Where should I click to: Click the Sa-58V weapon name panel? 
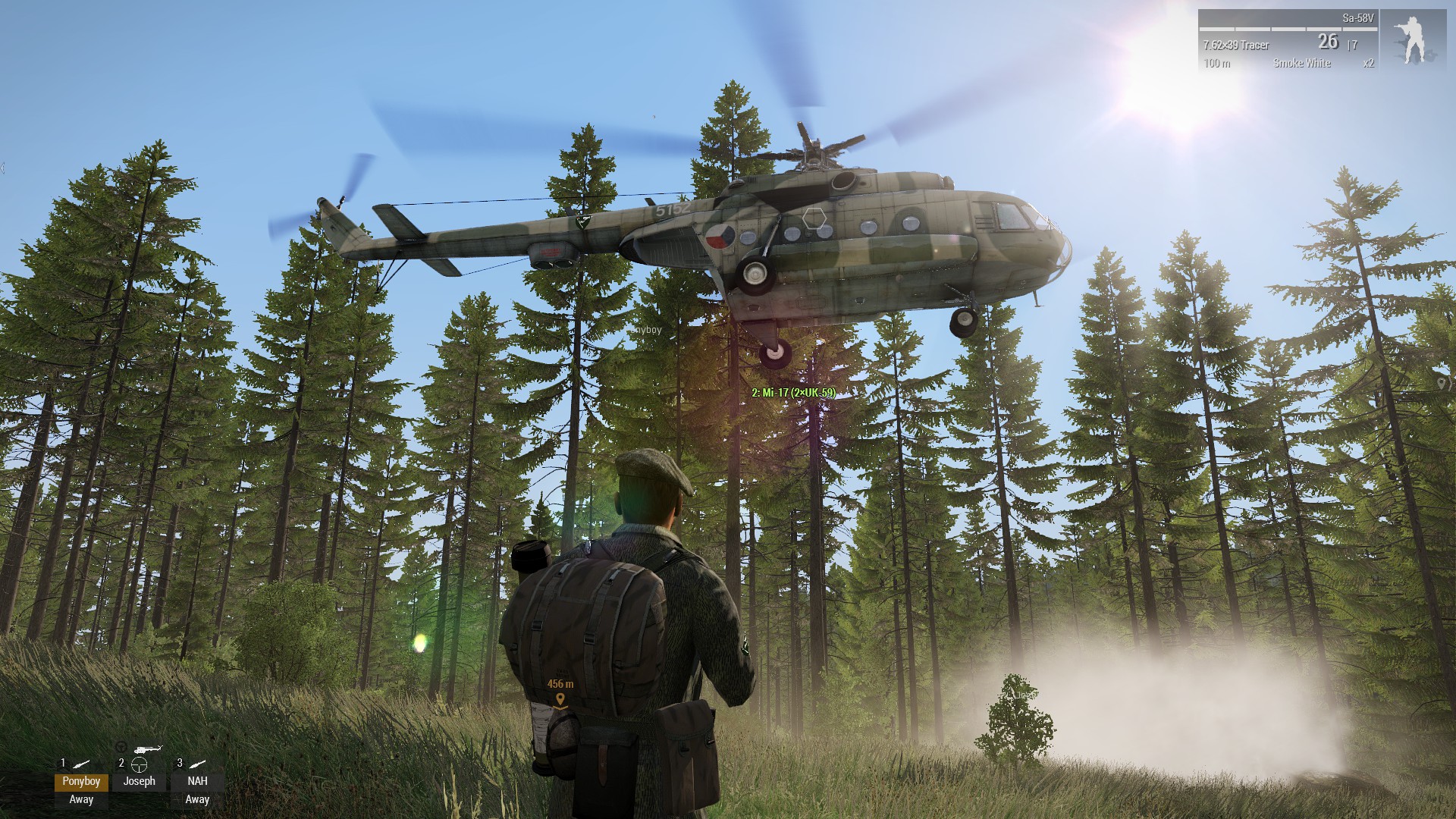click(x=1357, y=18)
